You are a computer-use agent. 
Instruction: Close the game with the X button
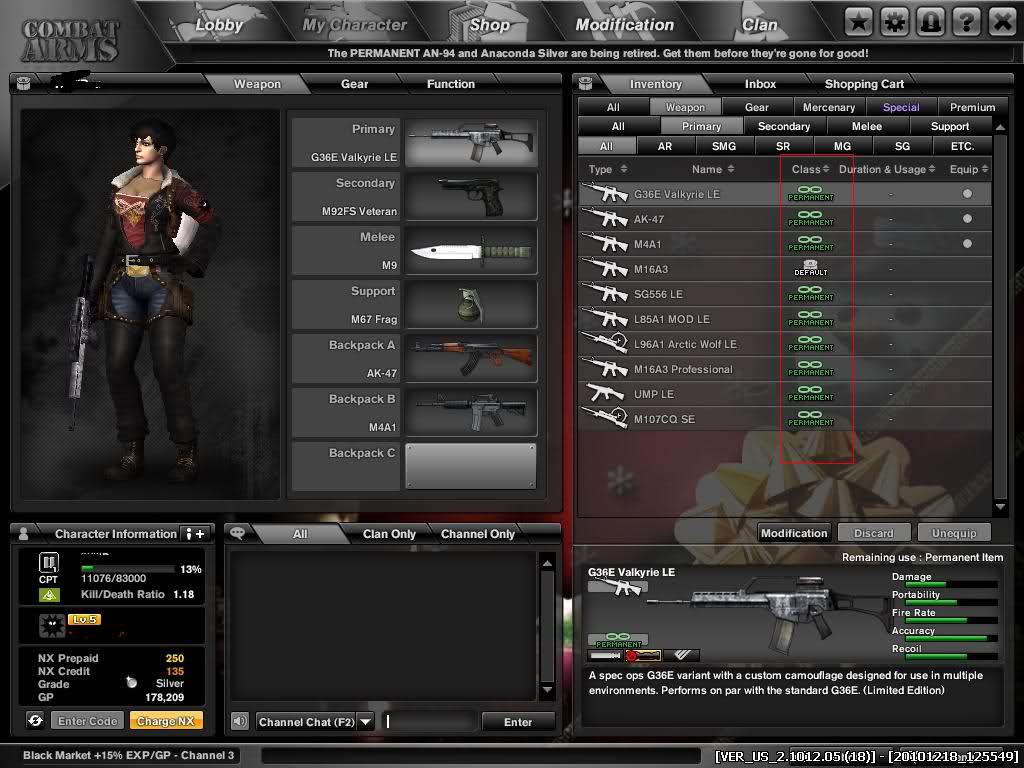pos(1001,21)
